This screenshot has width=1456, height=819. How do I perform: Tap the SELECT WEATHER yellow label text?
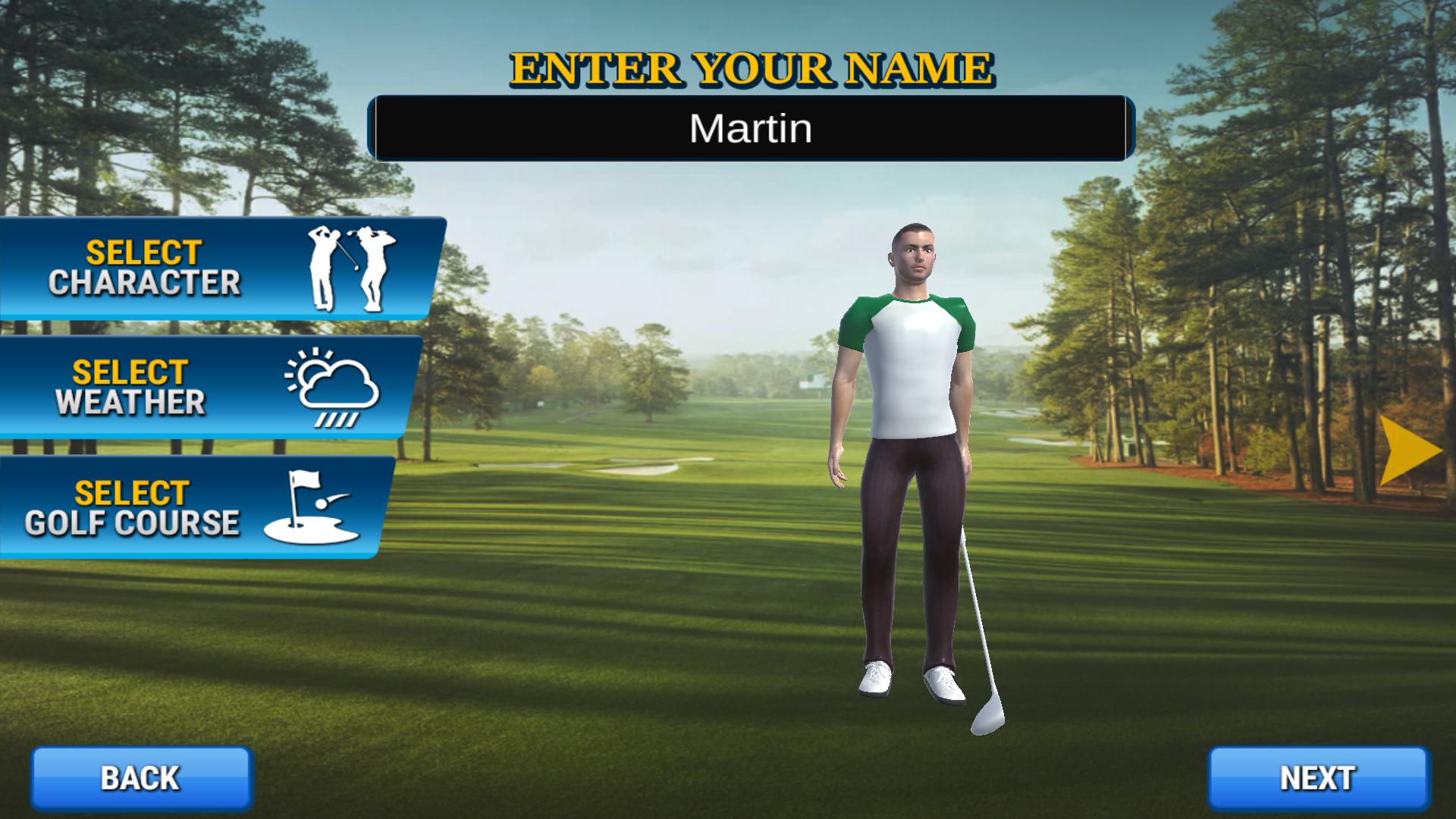pyautogui.click(x=129, y=372)
